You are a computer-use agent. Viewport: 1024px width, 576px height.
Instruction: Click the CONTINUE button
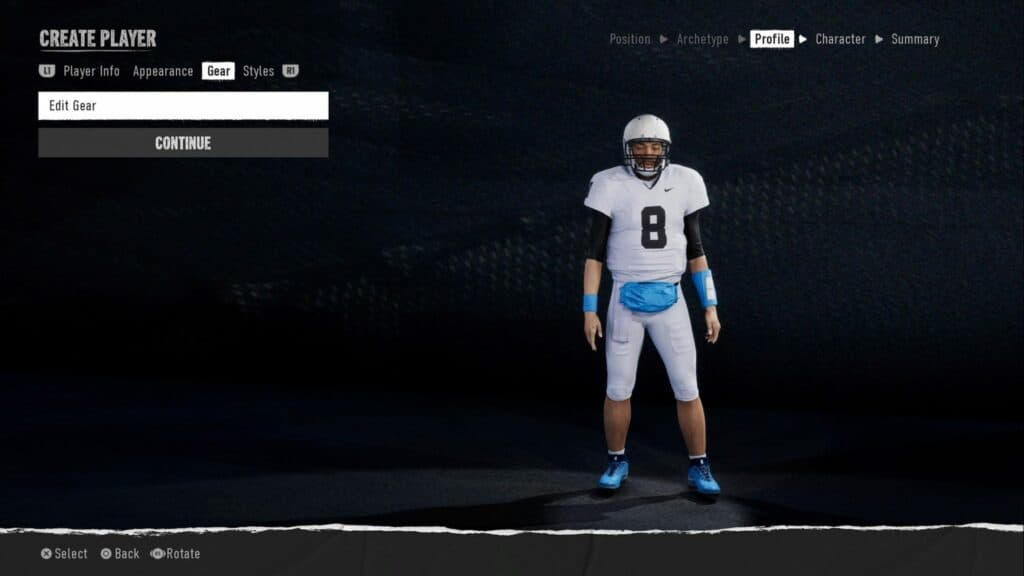pos(183,143)
